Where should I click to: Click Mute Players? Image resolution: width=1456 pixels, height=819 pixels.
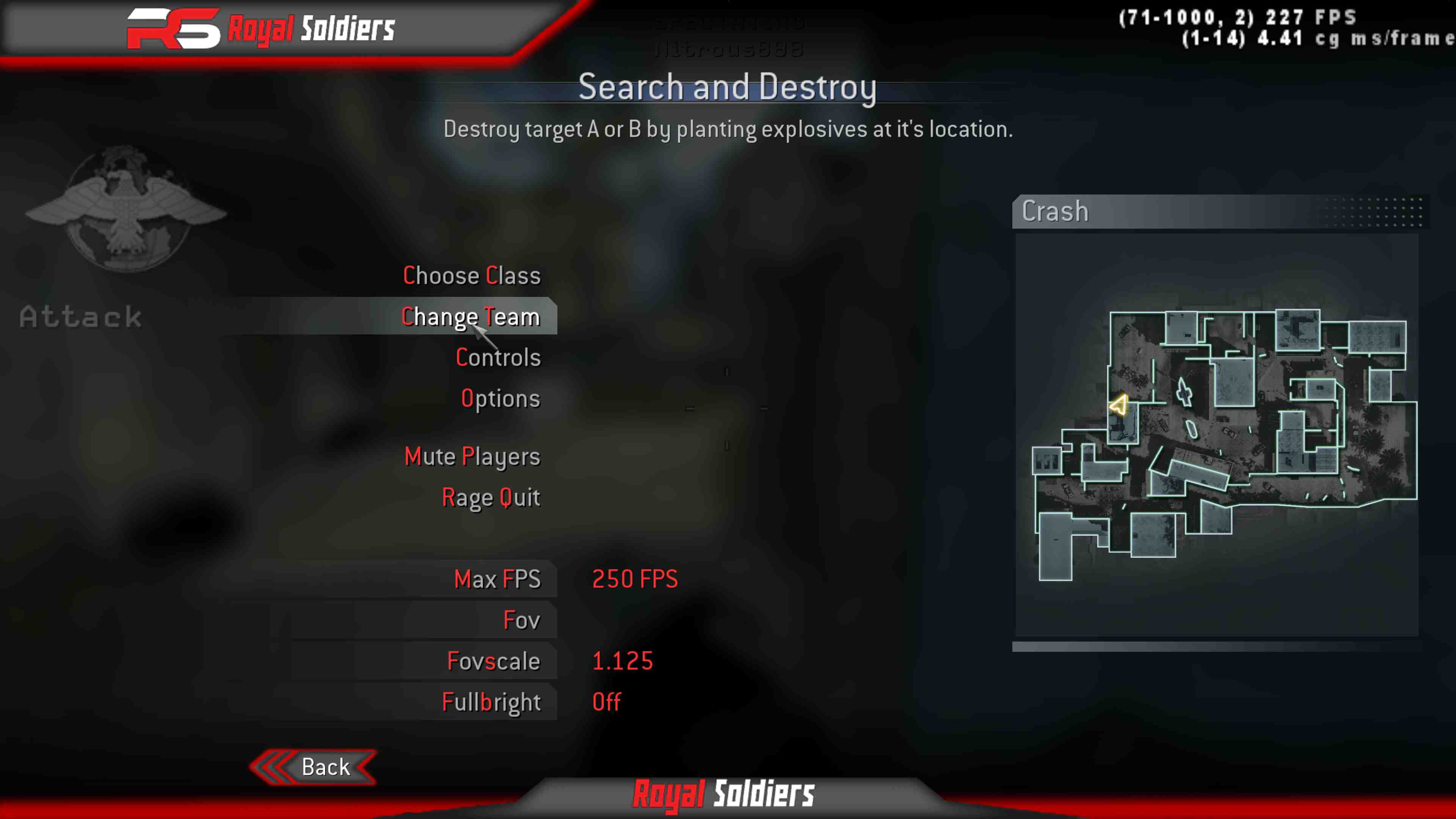[472, 456]
